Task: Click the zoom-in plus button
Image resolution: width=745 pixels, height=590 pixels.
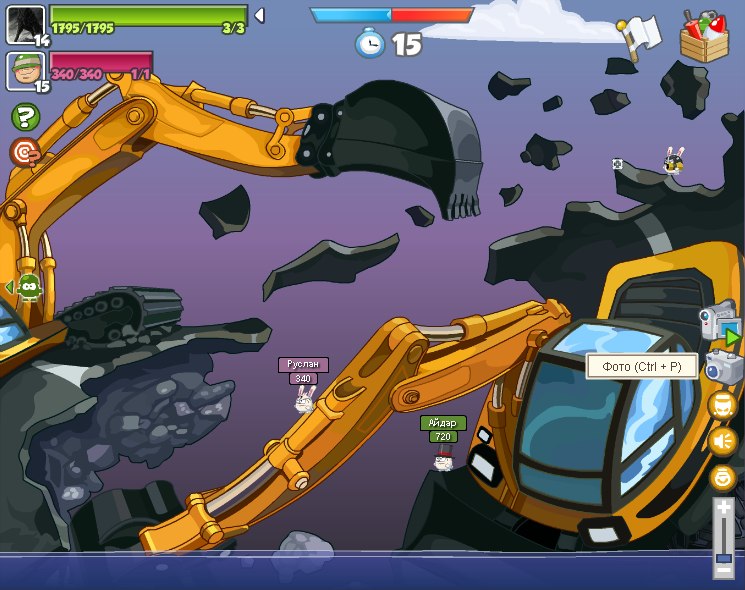Action: (724, 509)
